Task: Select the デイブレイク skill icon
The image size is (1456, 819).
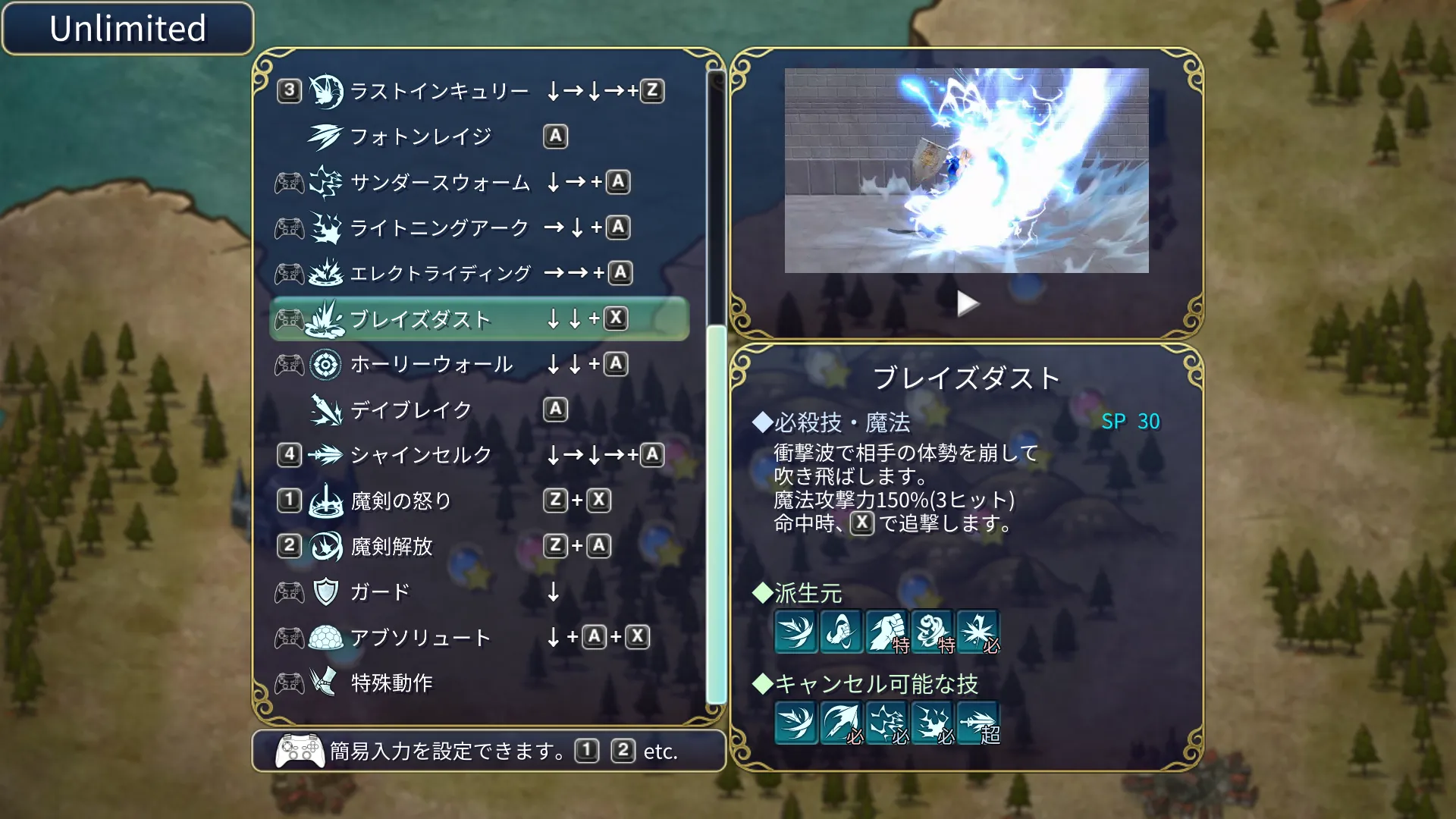Action: (x=325, y=409)
